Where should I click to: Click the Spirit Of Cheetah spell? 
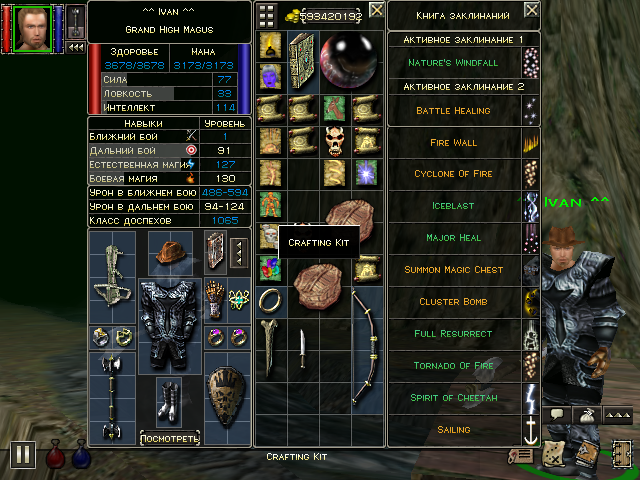(x=453, y=398)
